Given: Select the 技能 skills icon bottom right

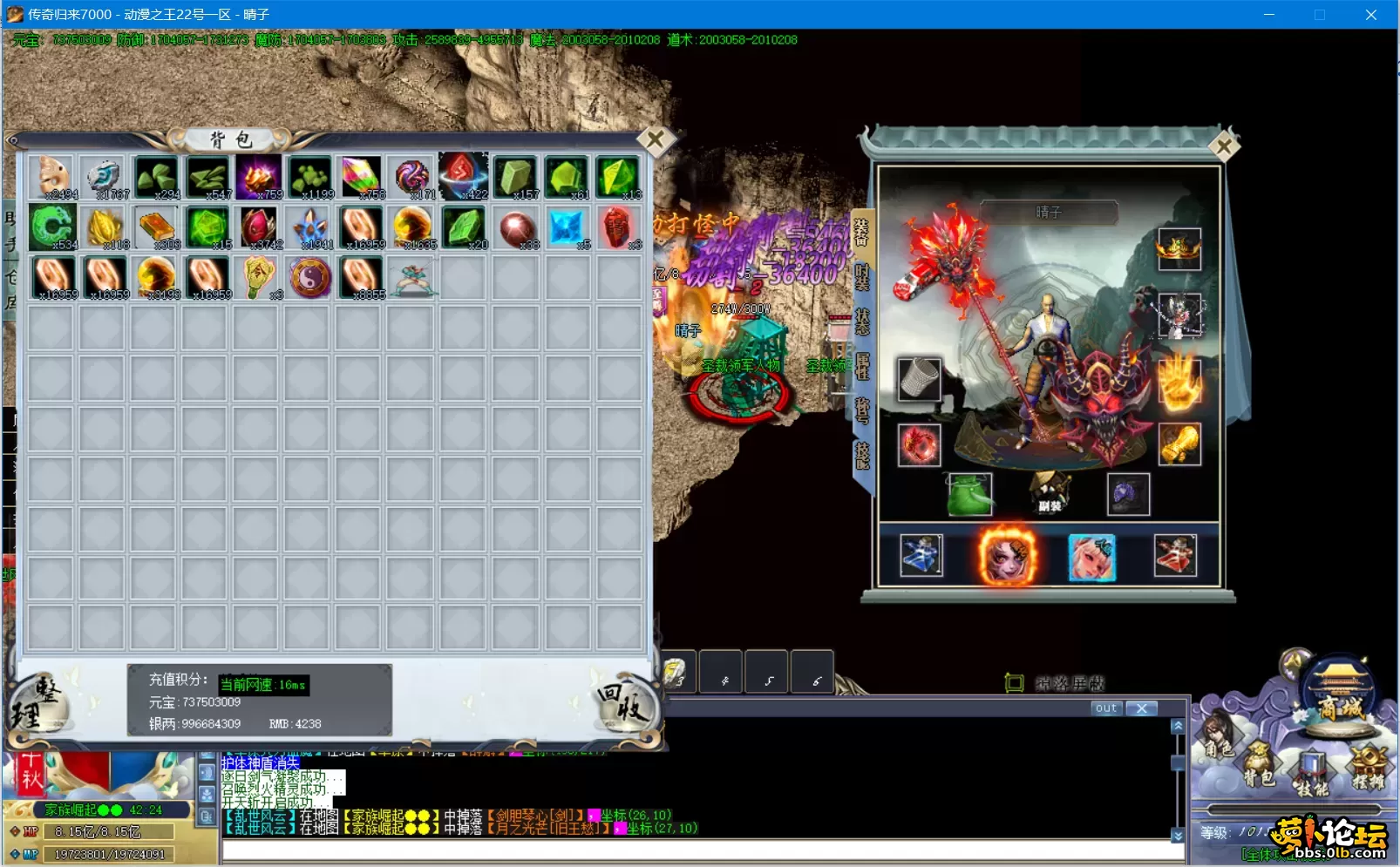Looking at the screenshot, I should click(x=1310, y=765).
